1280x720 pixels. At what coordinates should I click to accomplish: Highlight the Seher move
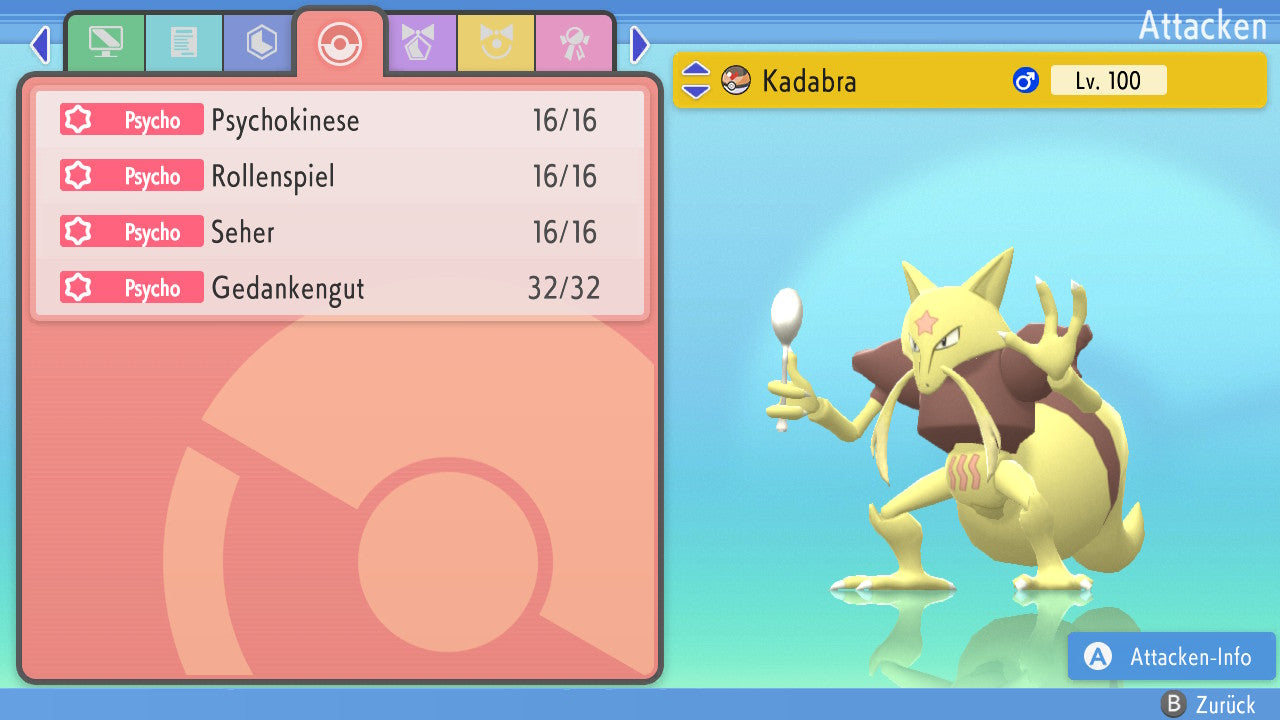tap(340, 233)
